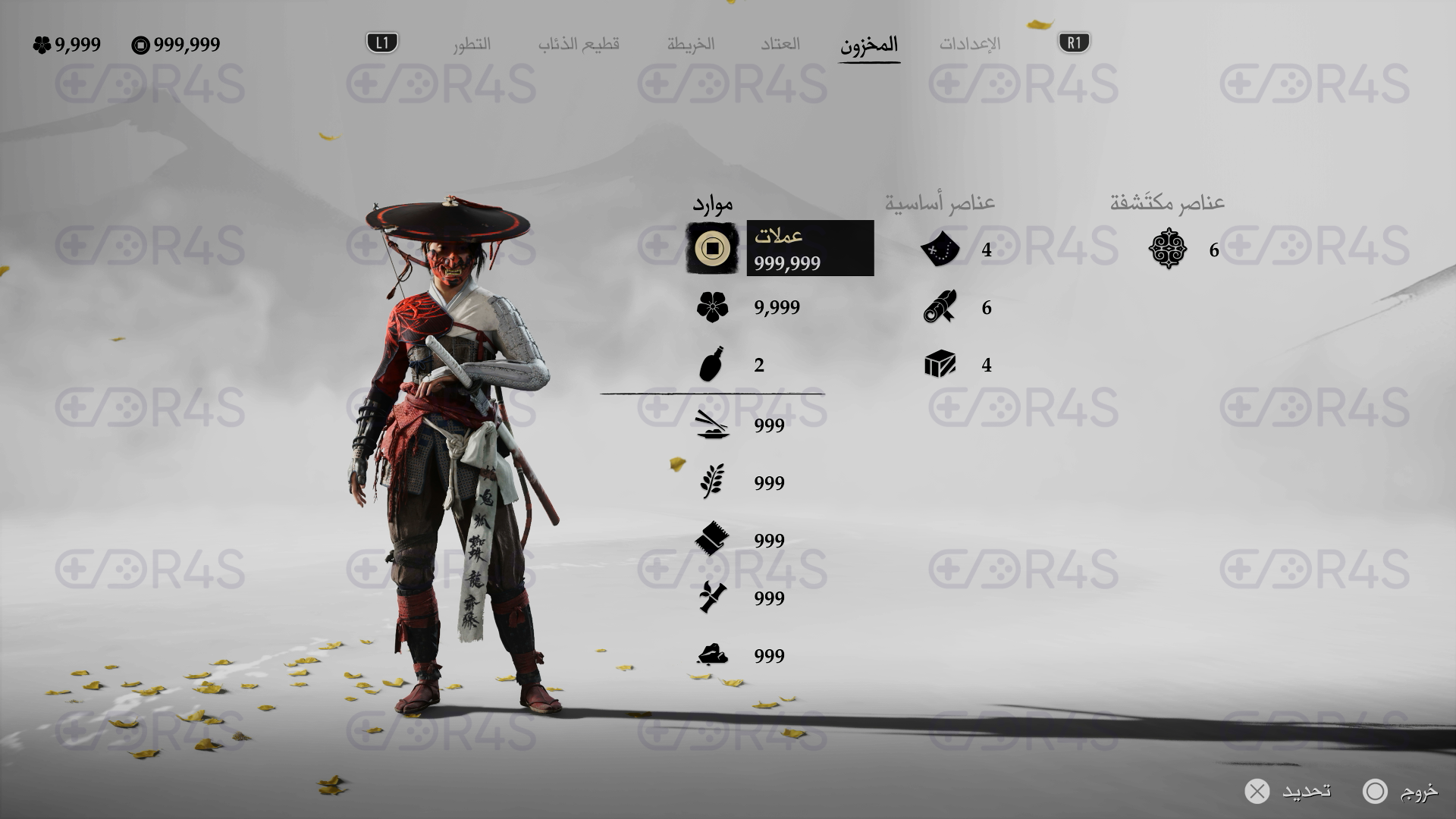Open the ornate crest discovered item
1456x819 pixels.
(1168, 249)
